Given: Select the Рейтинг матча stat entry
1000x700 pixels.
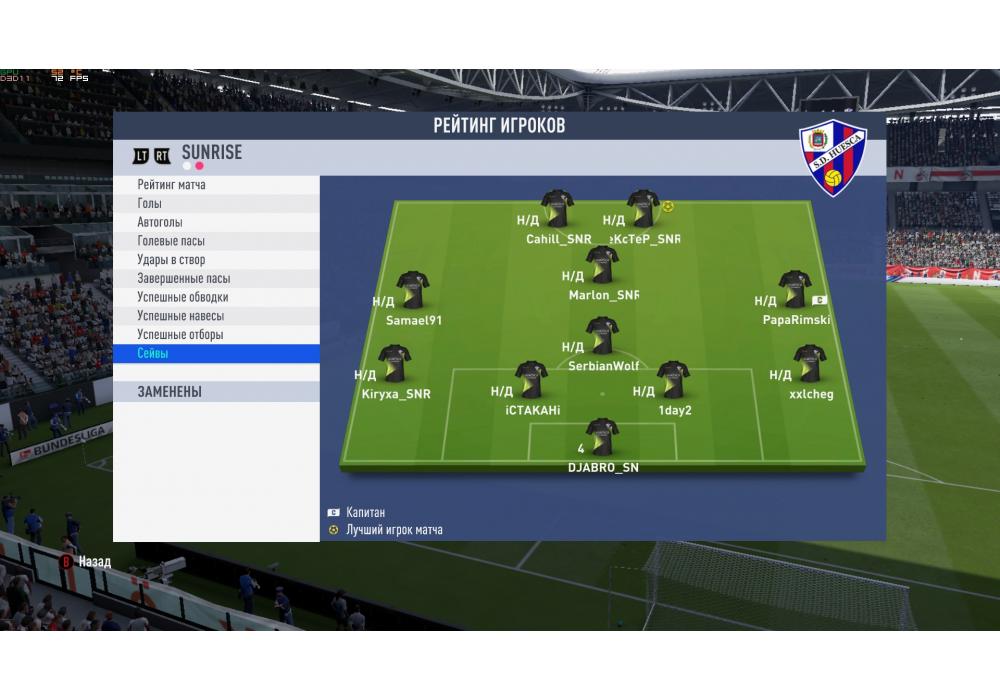Looking at the screenshot, I should [x=172, y=185].
